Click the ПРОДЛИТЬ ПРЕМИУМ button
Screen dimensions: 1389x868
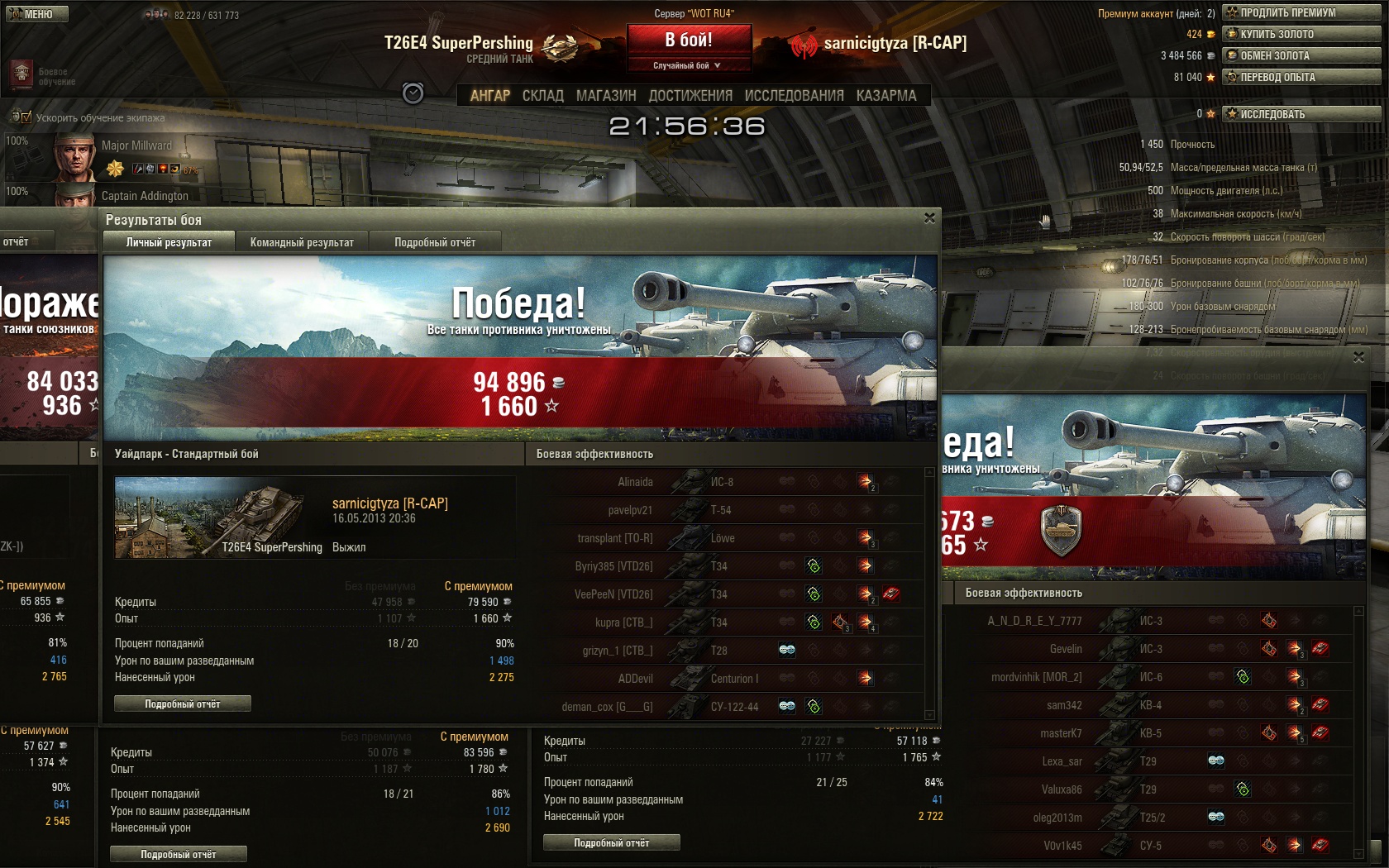pyautogui.click(x=1301, y=12)
